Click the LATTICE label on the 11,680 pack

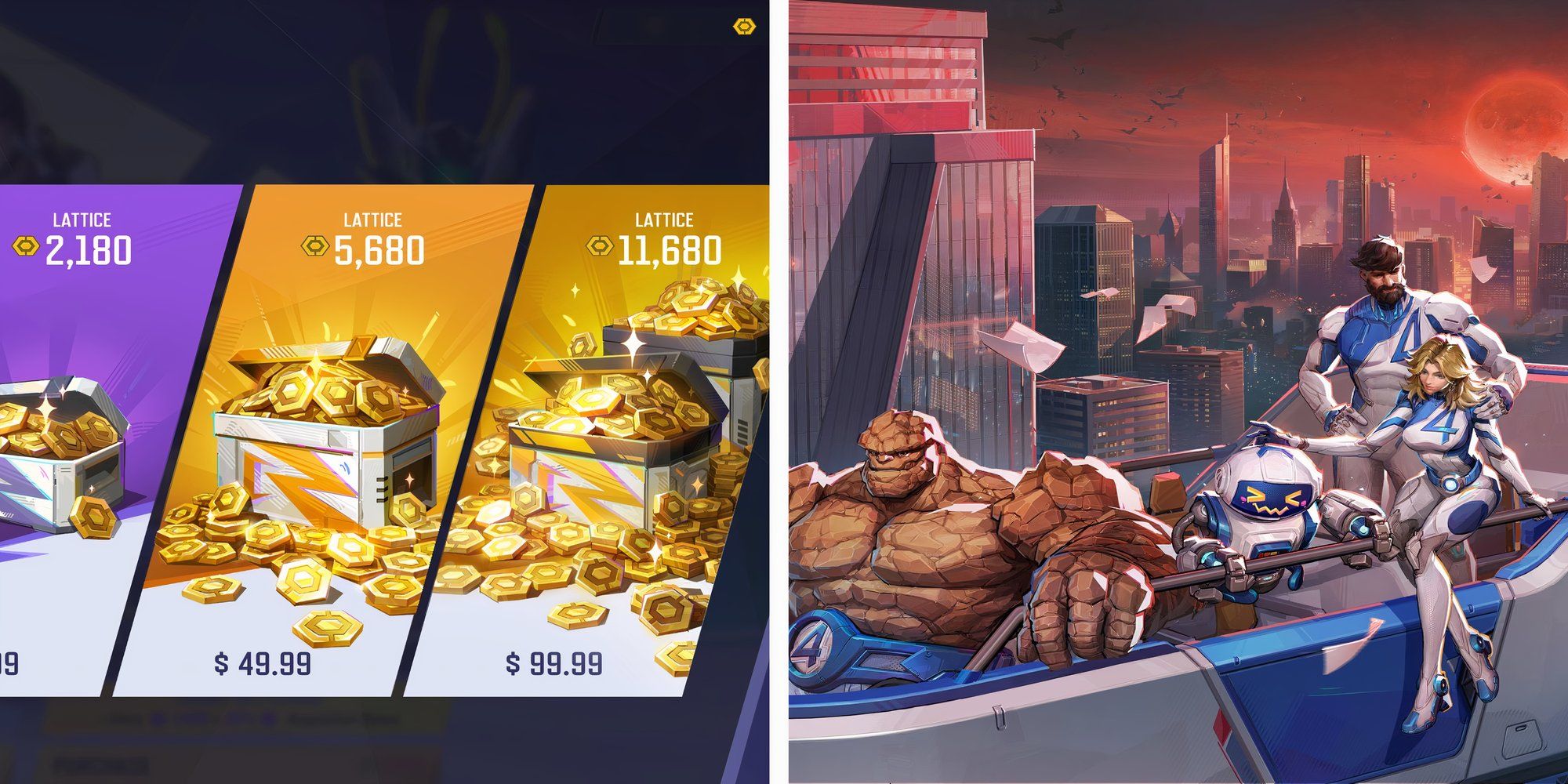click(666, 220)
